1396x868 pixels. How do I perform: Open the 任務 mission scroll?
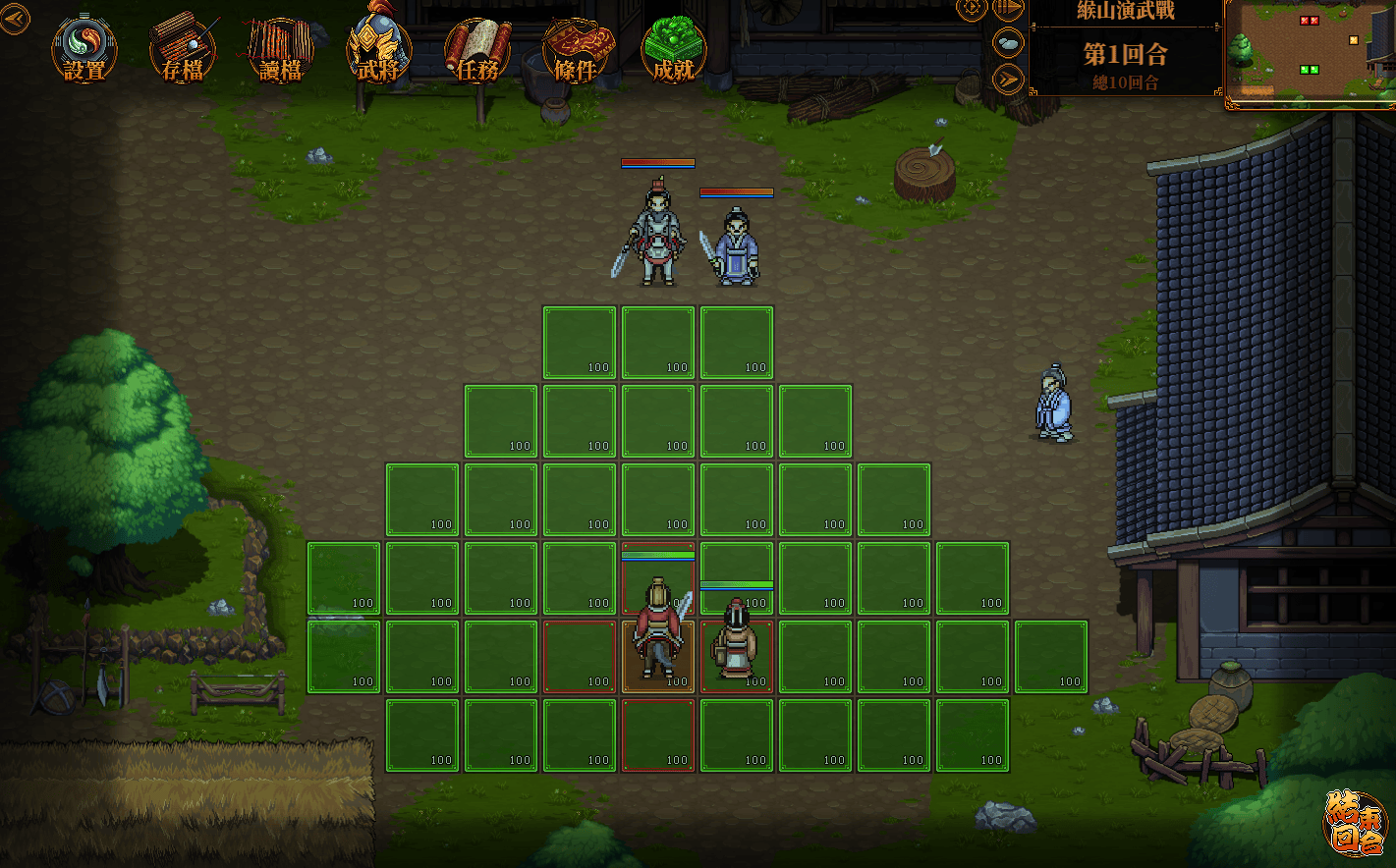pyautogui.click(x=477, y=51)
